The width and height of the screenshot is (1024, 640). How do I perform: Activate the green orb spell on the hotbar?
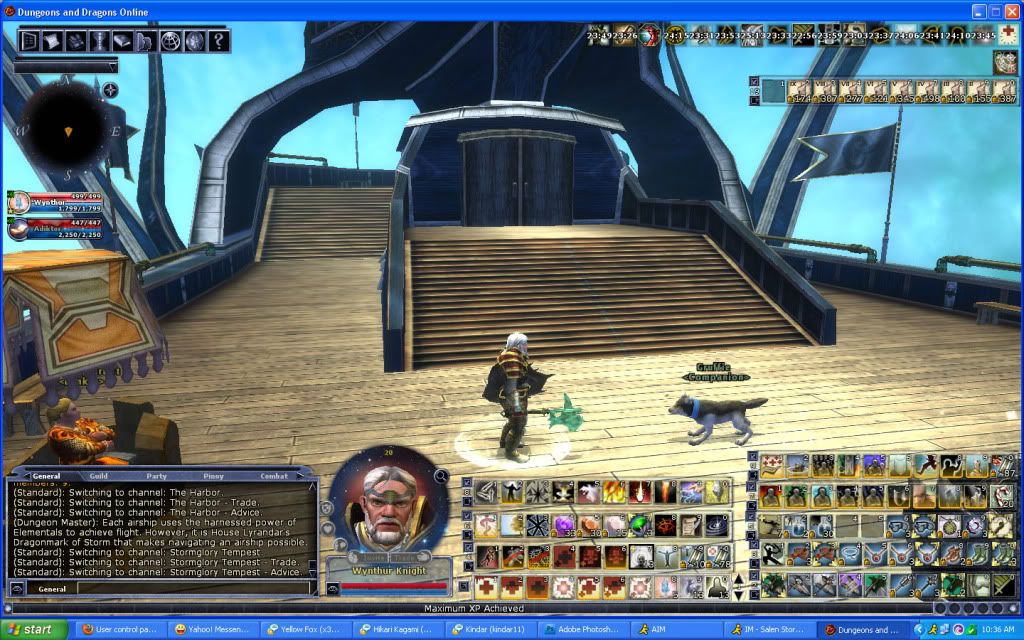(x=639, y=524)
